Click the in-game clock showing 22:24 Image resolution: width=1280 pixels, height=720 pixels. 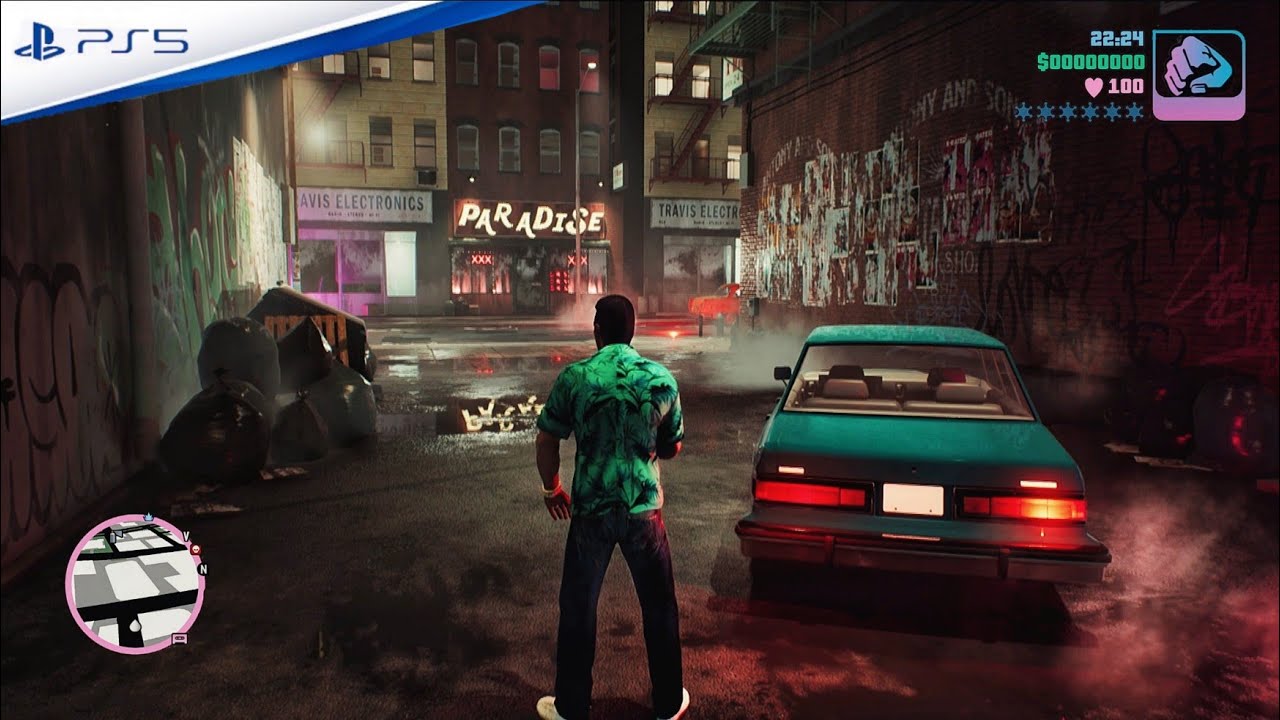pos(1117,38)
